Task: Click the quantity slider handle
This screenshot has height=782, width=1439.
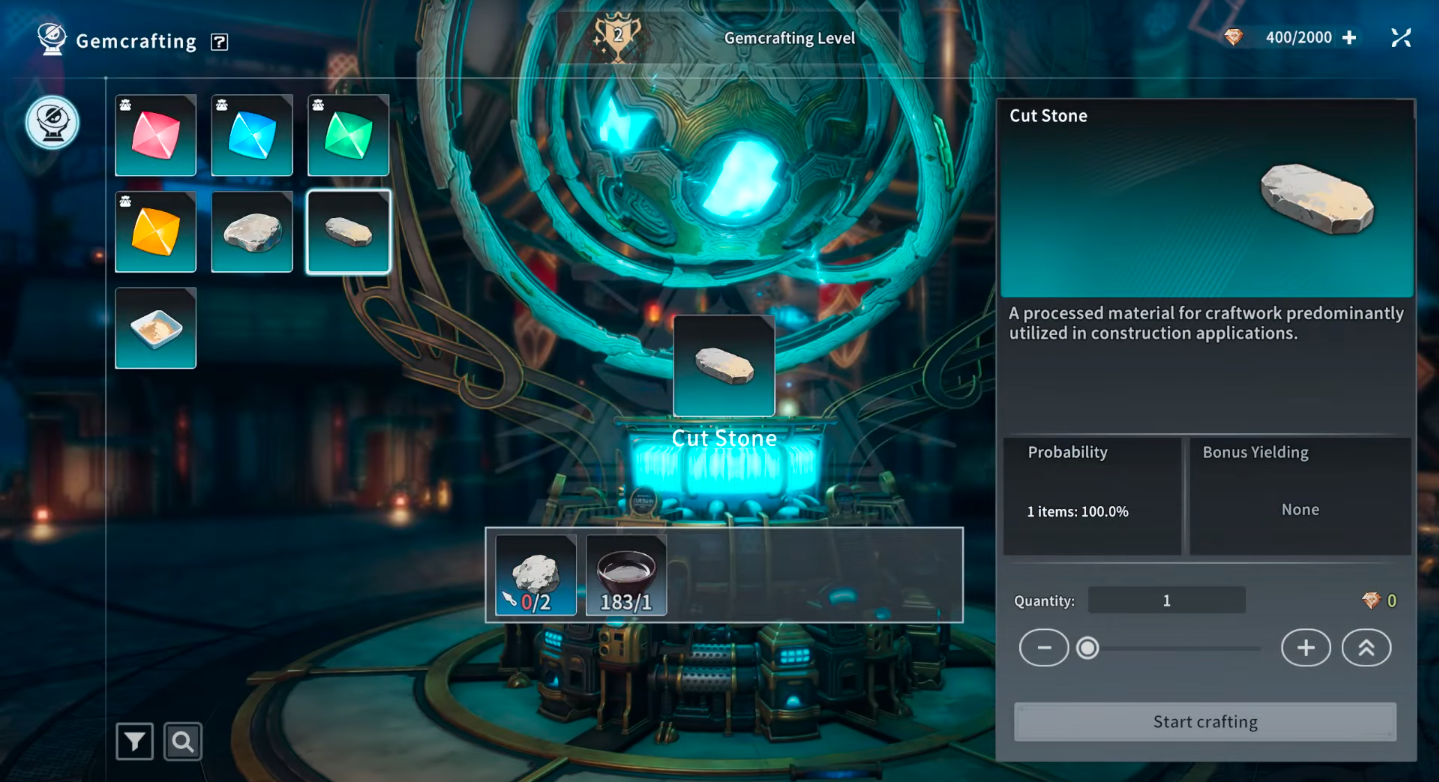Action: (1088, 648)
